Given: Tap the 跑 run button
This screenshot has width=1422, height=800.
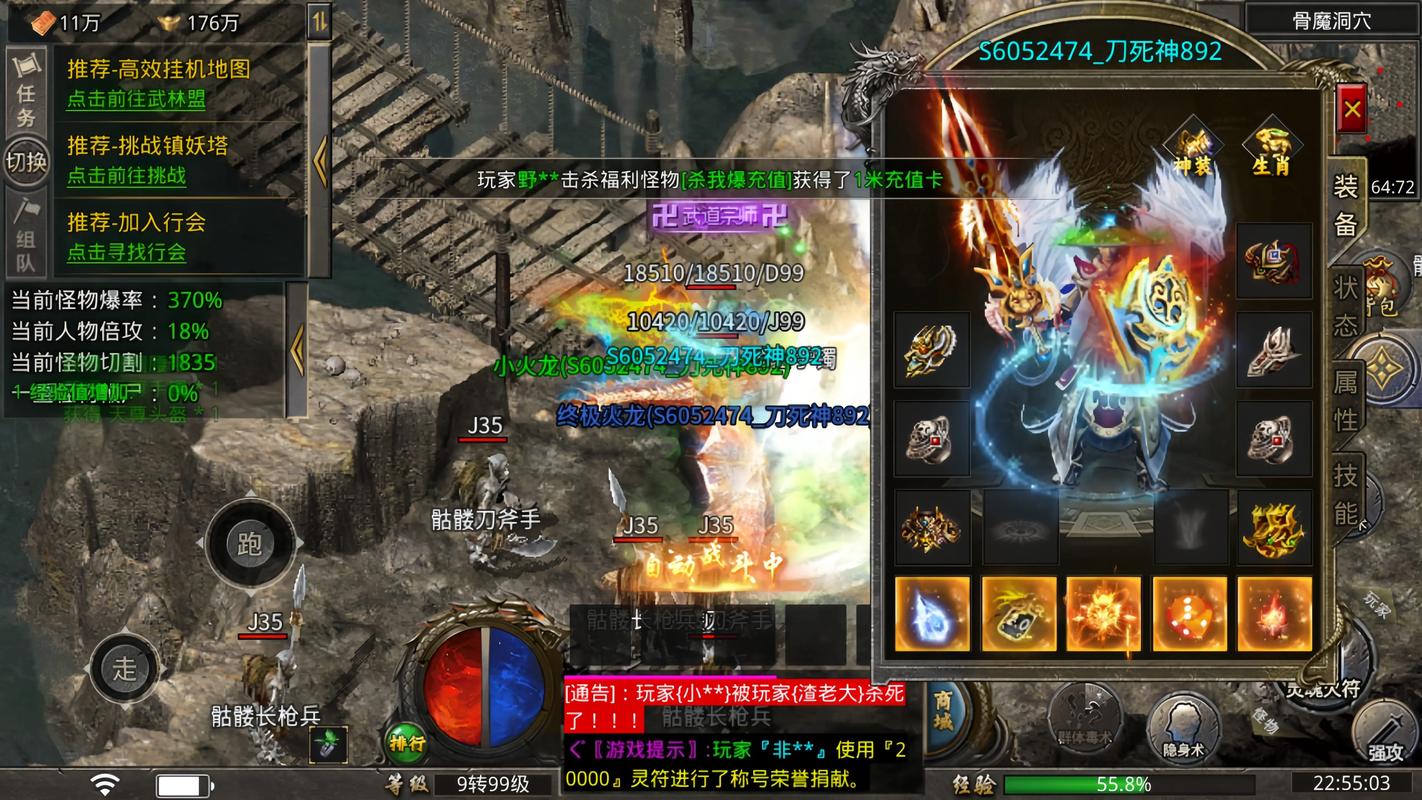Looking at the screenshot, I should (249, 544).
